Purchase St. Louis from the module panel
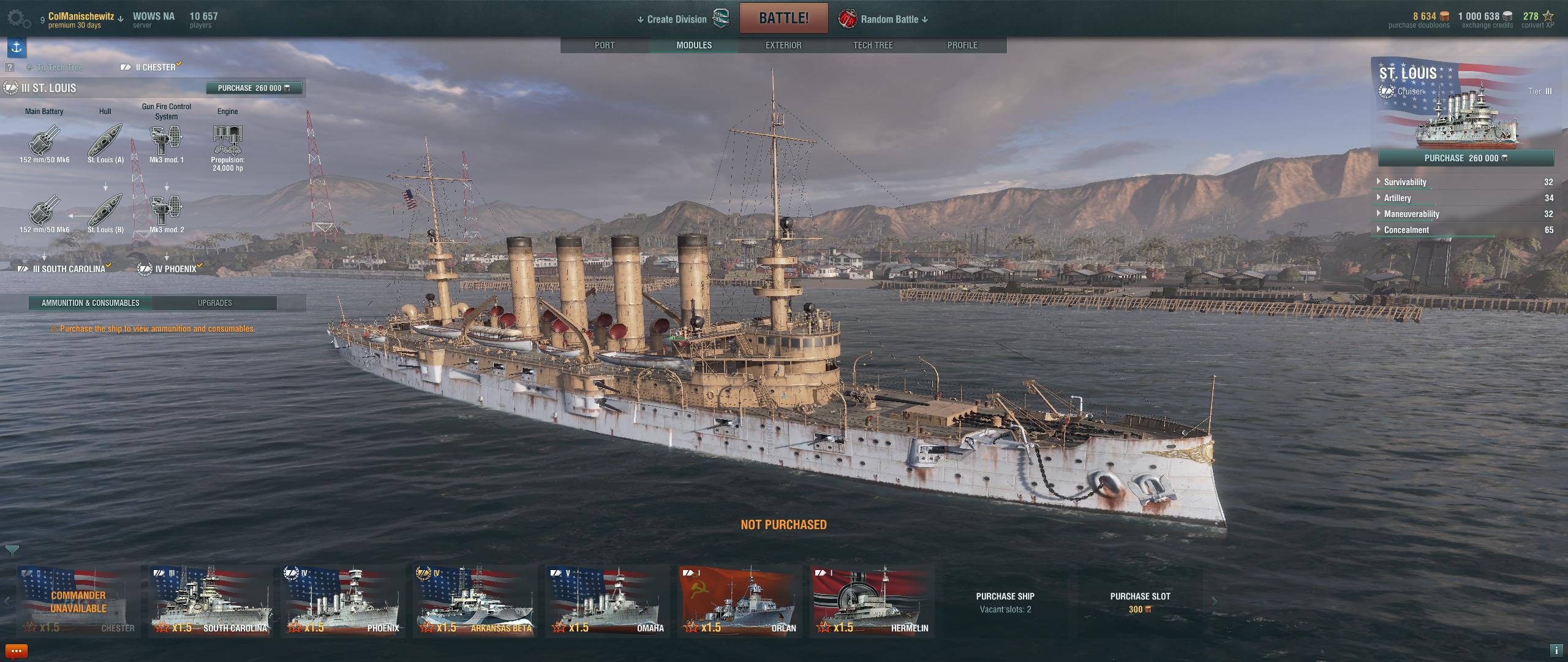Screen dimensions: 1568x662 pyautogui.click(x=254, y=88)
